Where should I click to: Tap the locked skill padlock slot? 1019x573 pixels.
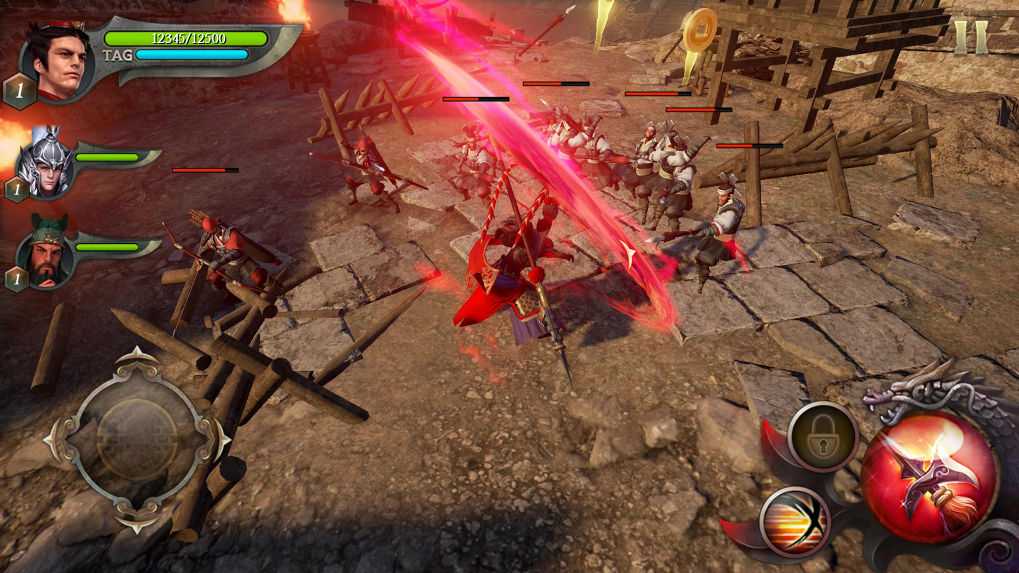823,436
